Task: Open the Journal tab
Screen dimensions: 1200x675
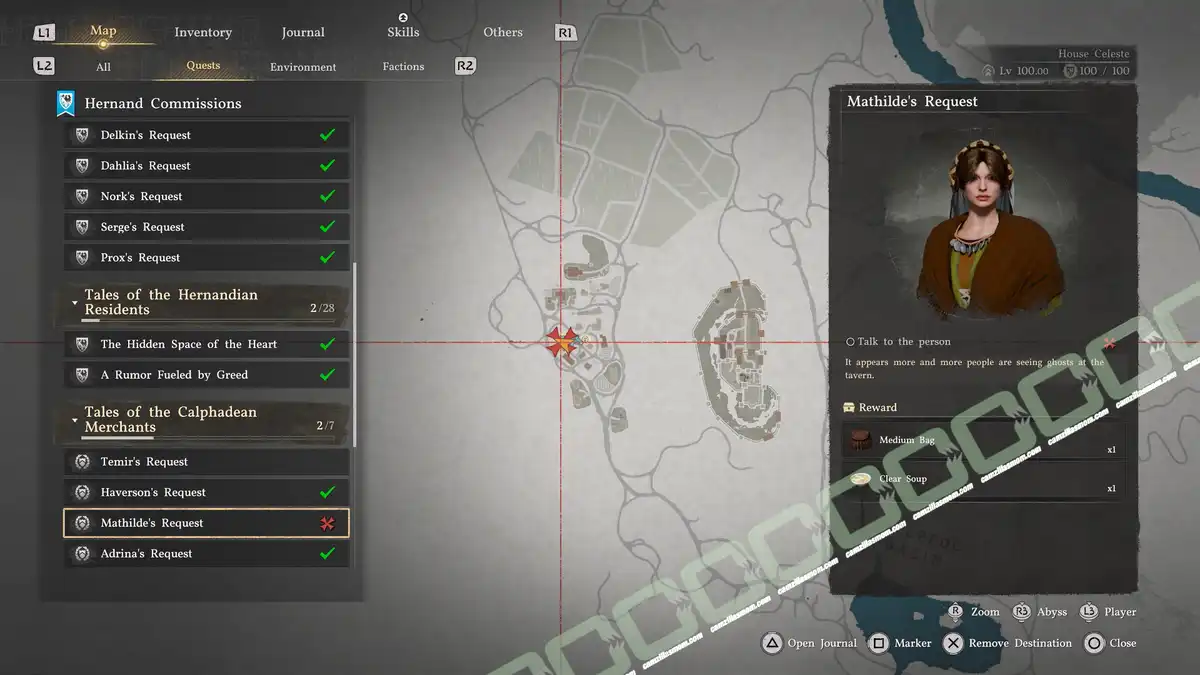Action: tap(303, 32)
